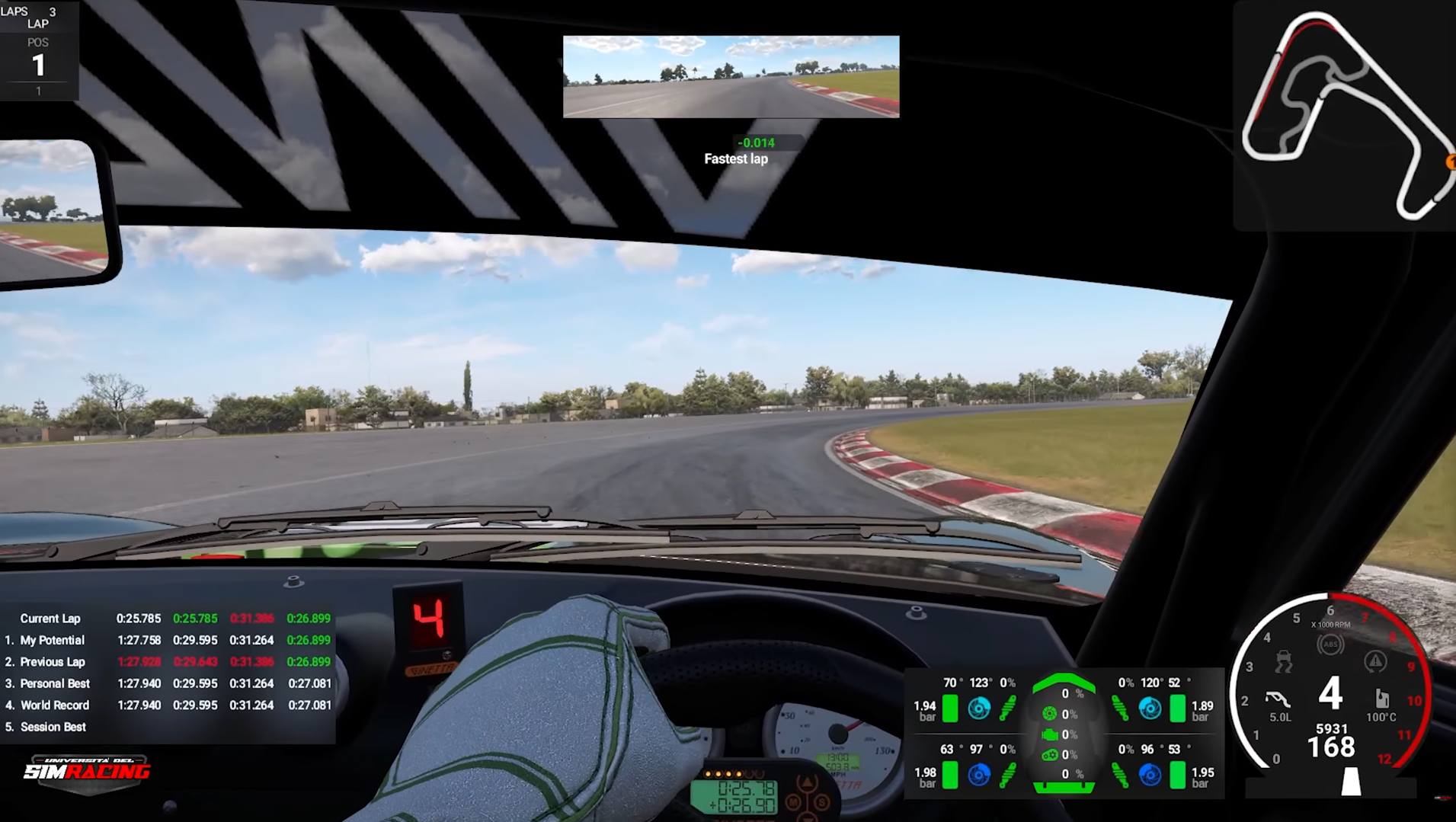Click the fuel canister icon next to 100°C
Image resolution: width=1456 pixels, height=822 pixels.
(1382, 699)
